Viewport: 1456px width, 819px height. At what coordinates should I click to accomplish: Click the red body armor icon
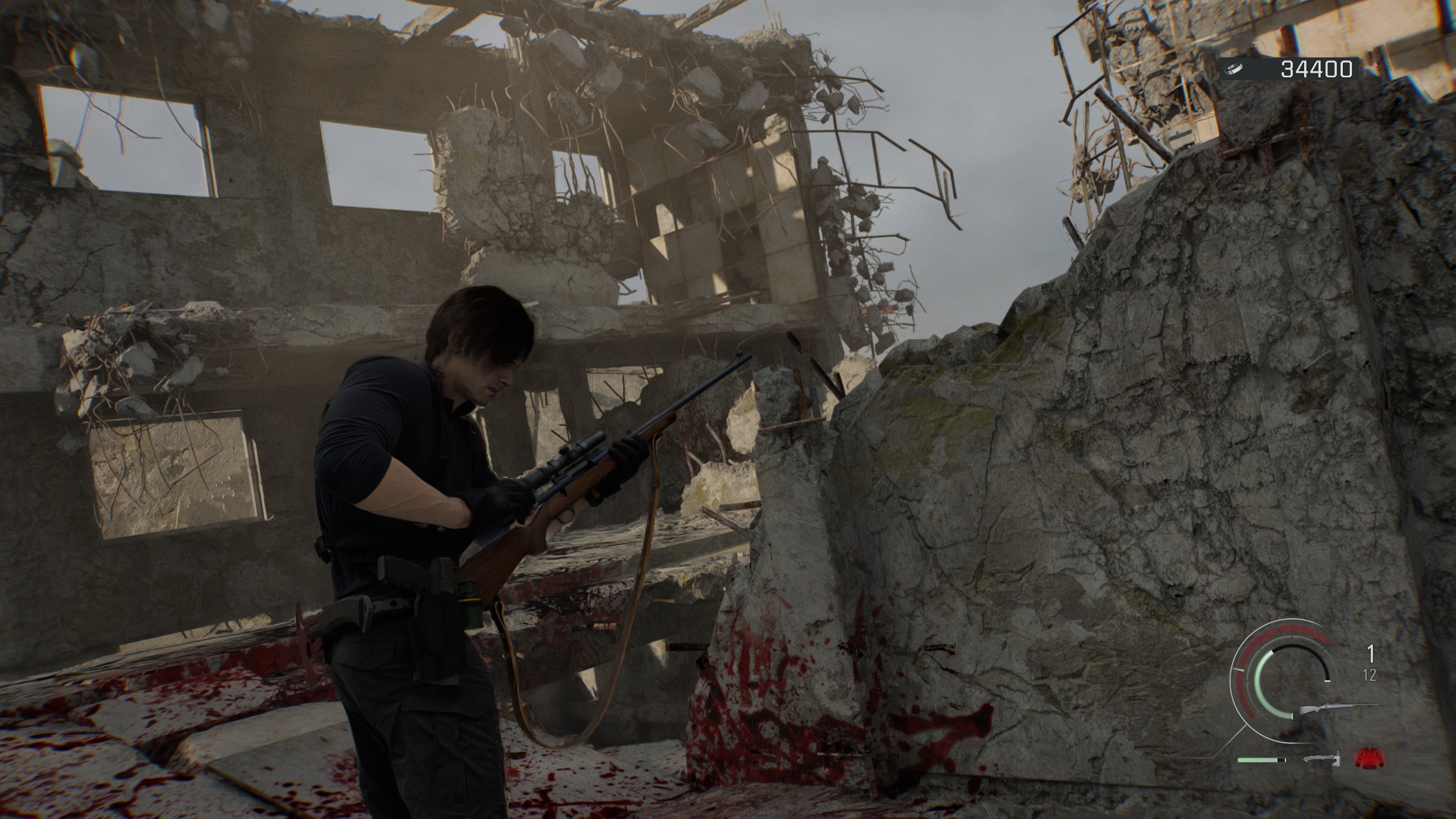[1369, 757]
